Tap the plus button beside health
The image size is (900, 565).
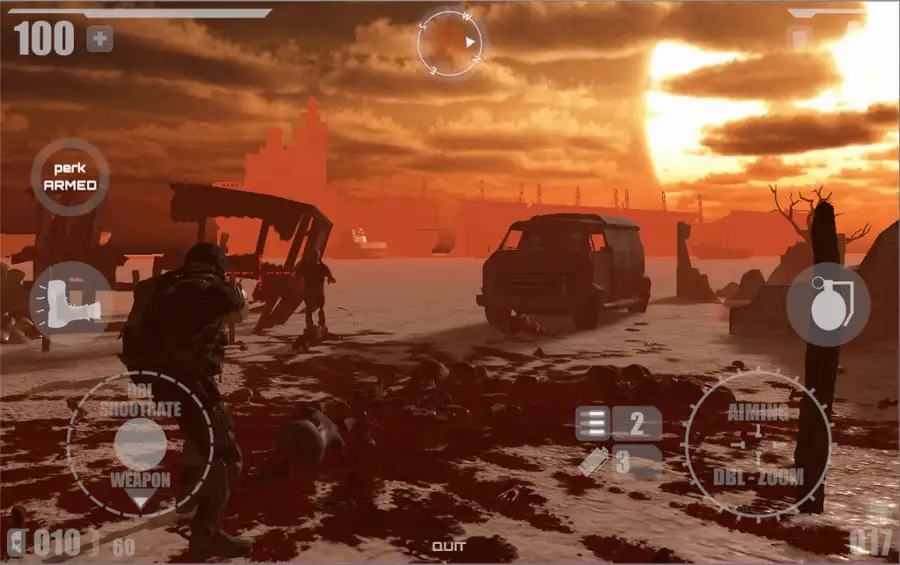99,39
